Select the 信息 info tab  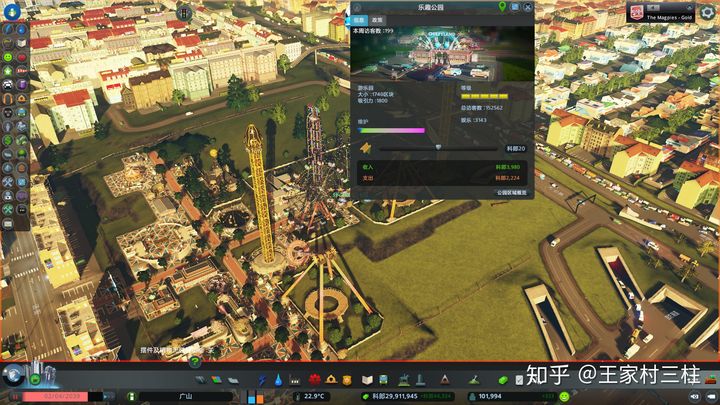[360, 20]
